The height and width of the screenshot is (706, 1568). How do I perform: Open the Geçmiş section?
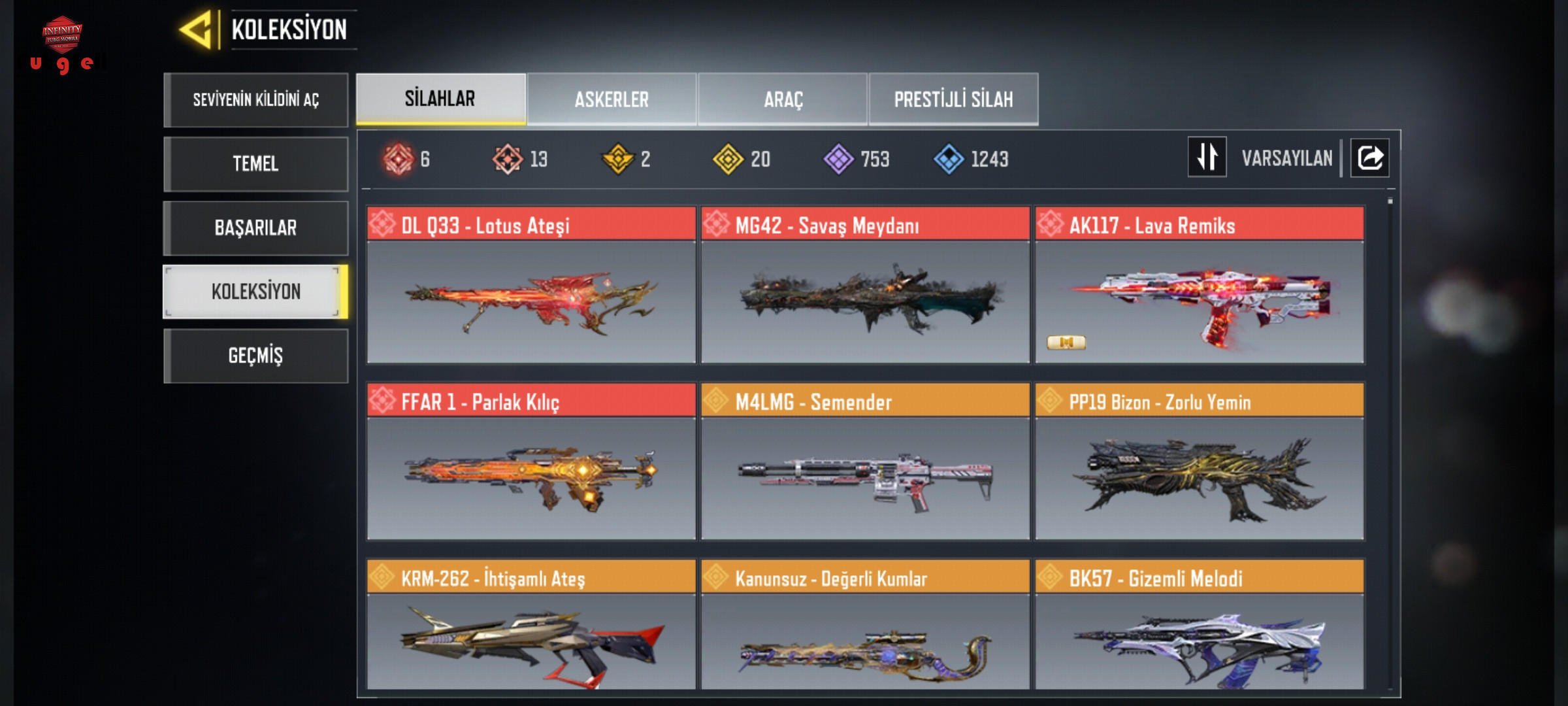point(255,356)
